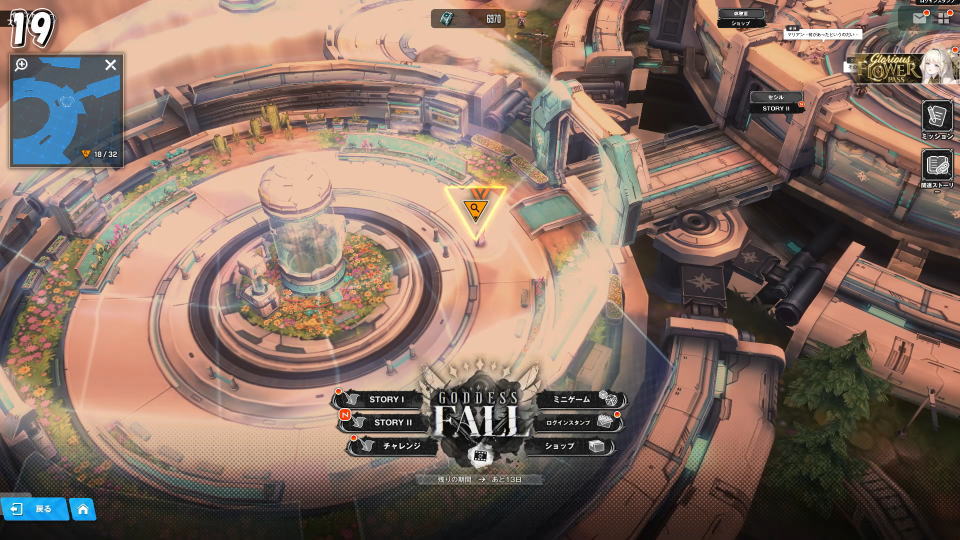Select the ショップ map location label
The height and width of the screenshot is (540, 960).
(741, 19)
